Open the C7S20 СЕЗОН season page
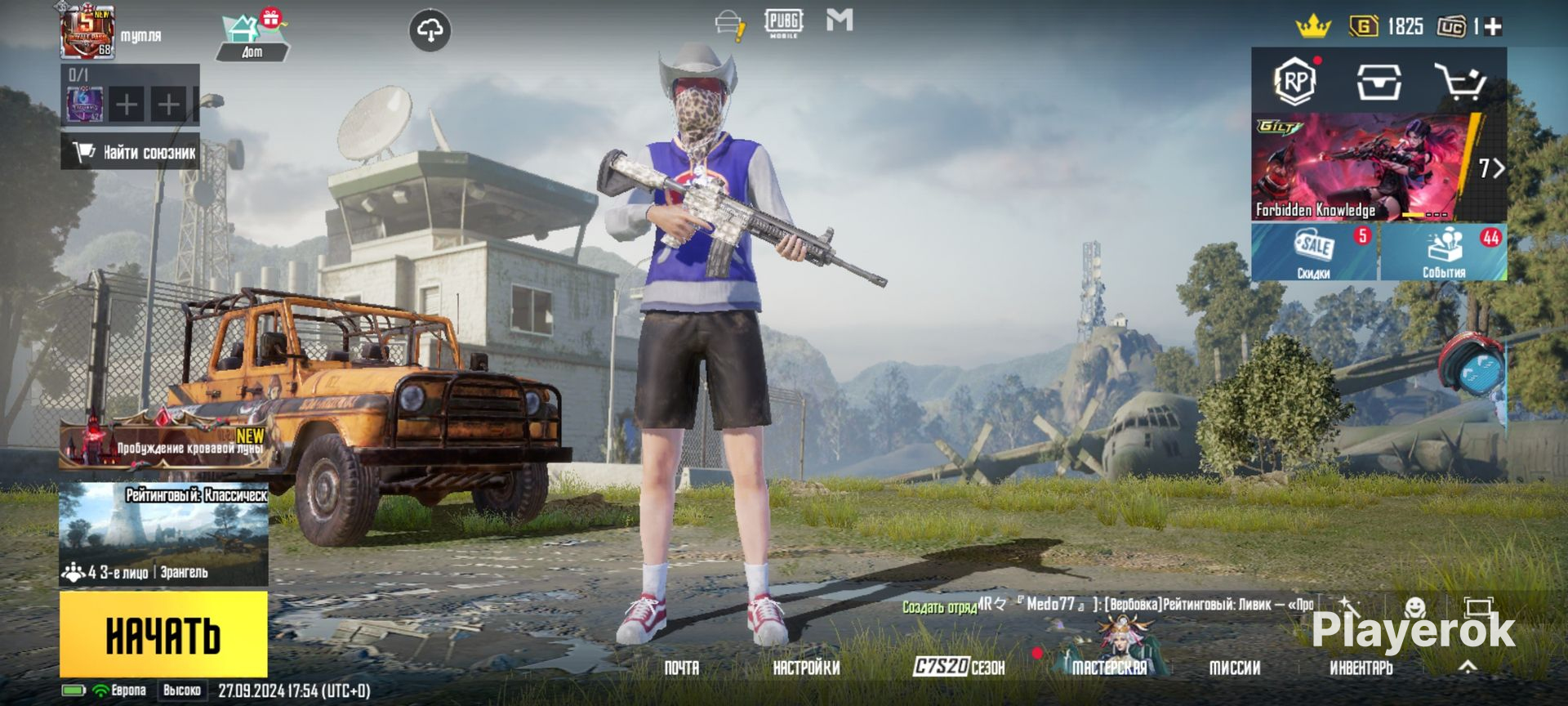The height and width of the screenshot is (706, 1568). (x=959, y=667)
